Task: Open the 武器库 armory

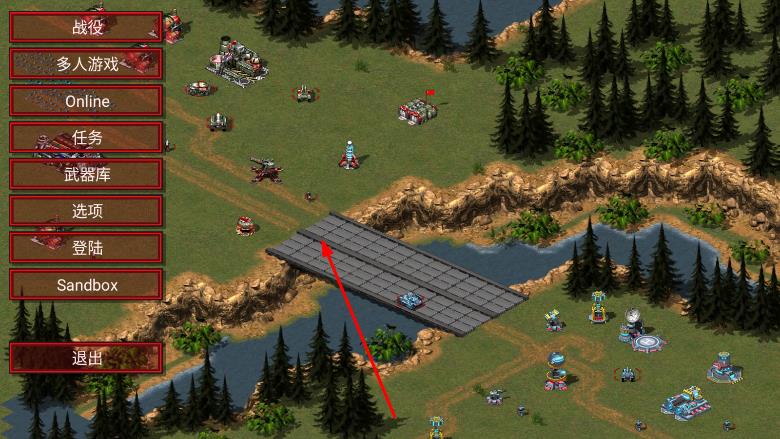Action: click(86, 174)
